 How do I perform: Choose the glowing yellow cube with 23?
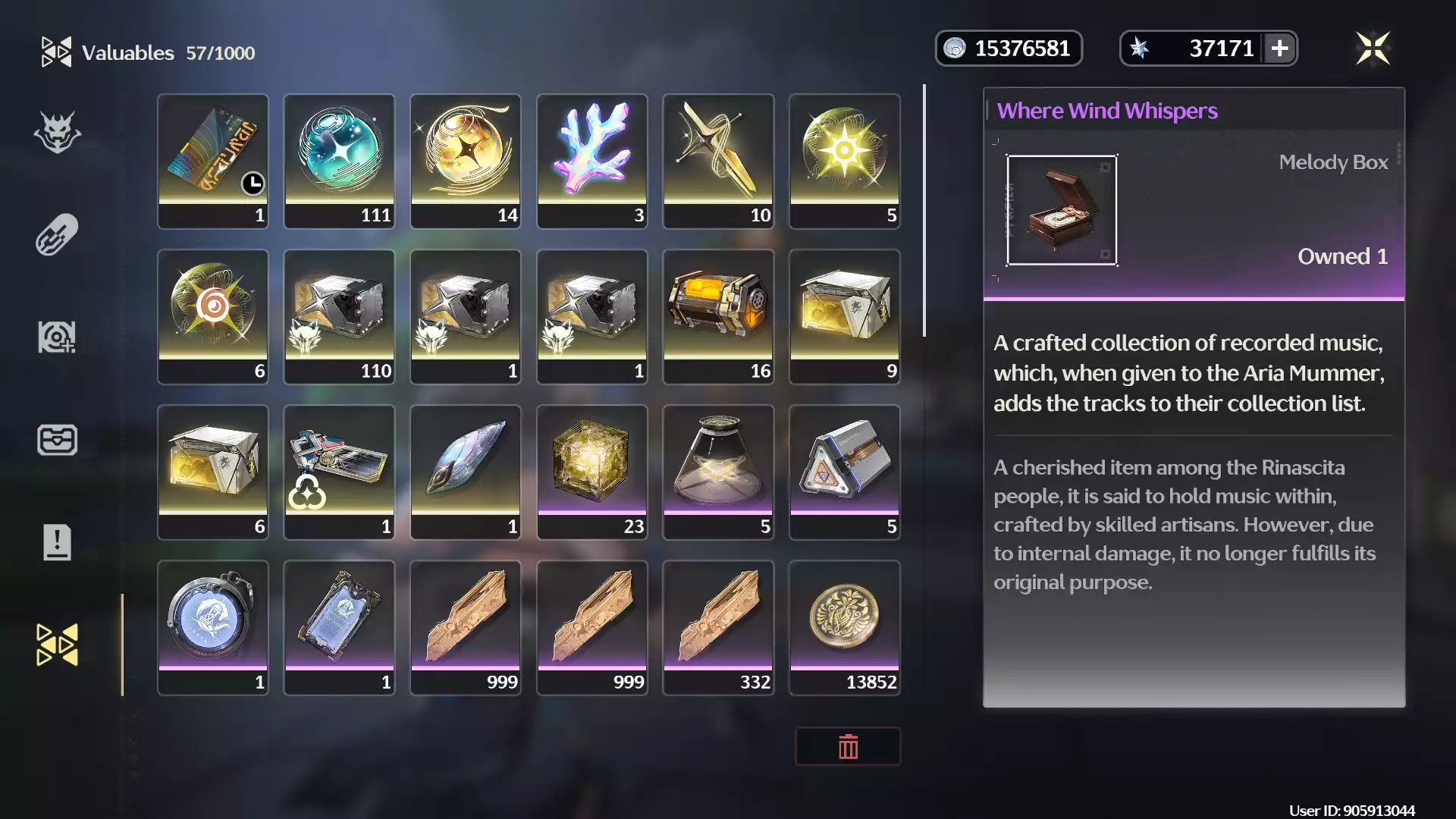click(592, 471)
